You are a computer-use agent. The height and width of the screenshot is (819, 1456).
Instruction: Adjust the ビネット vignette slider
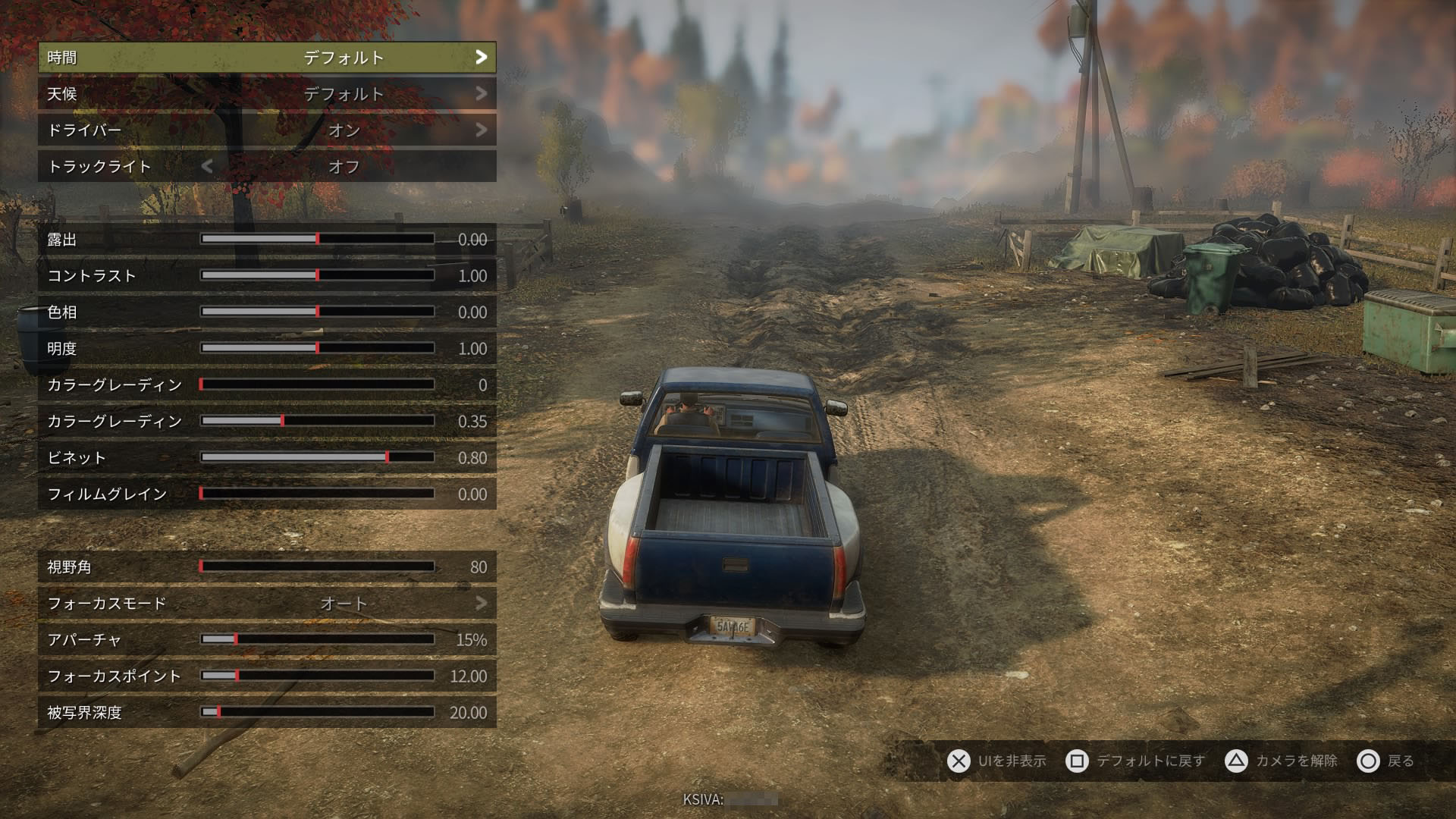coord(317,457)
